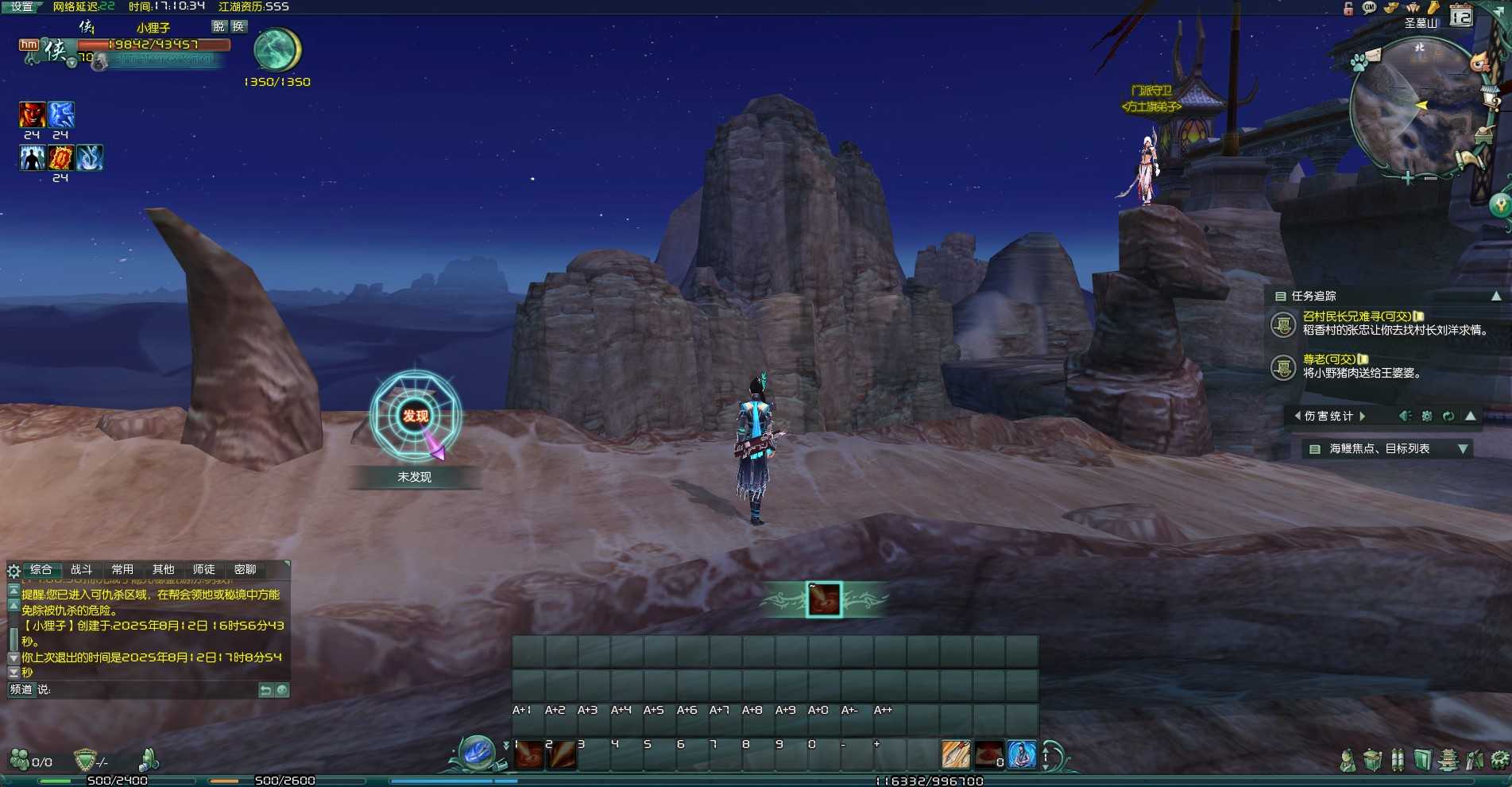Select the red demon face buff icon
The image size is (1512, 787).
click(32, 114)
